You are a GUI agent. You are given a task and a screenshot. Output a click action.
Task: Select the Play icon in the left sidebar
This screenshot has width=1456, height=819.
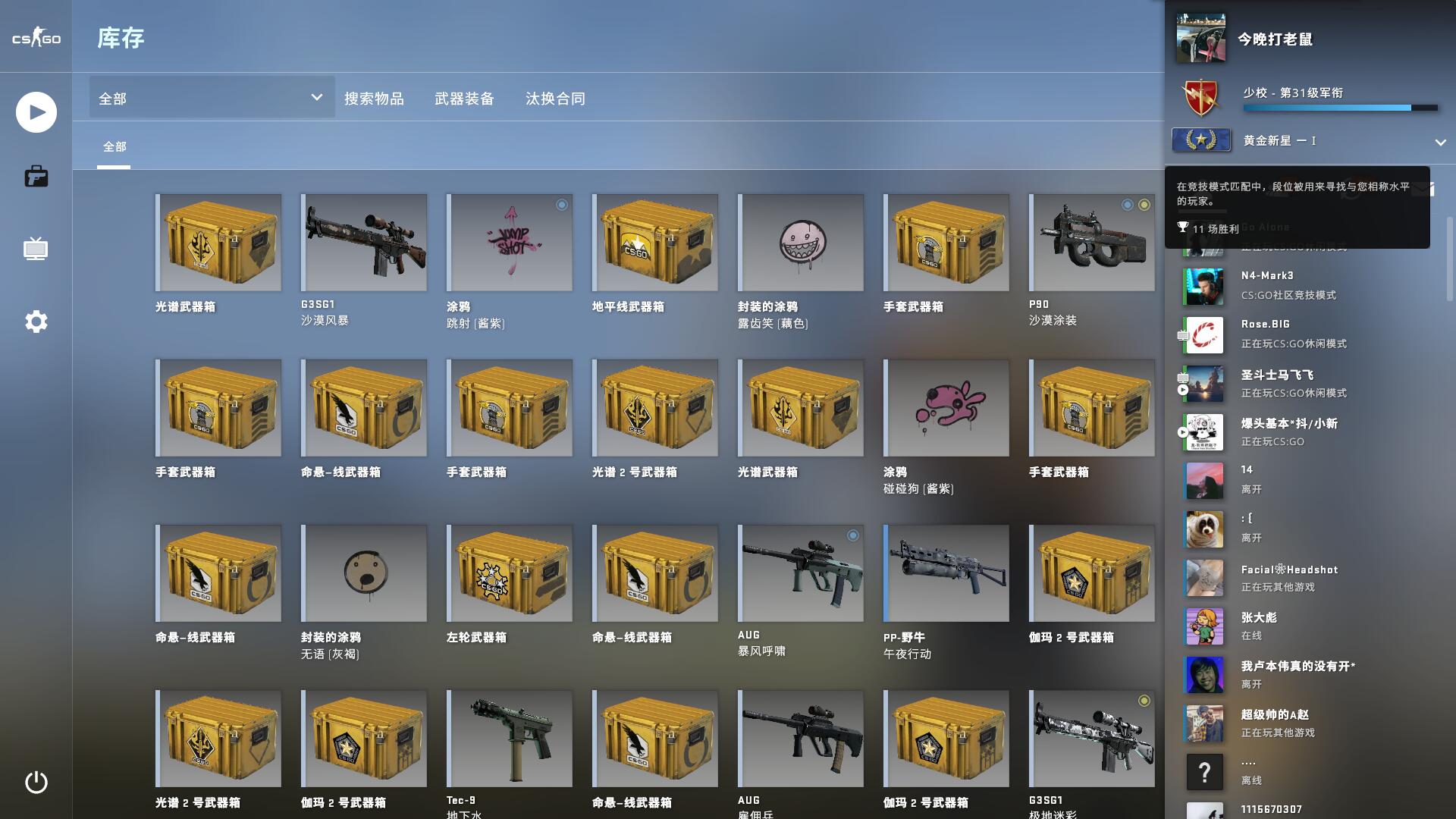point(35,111)
